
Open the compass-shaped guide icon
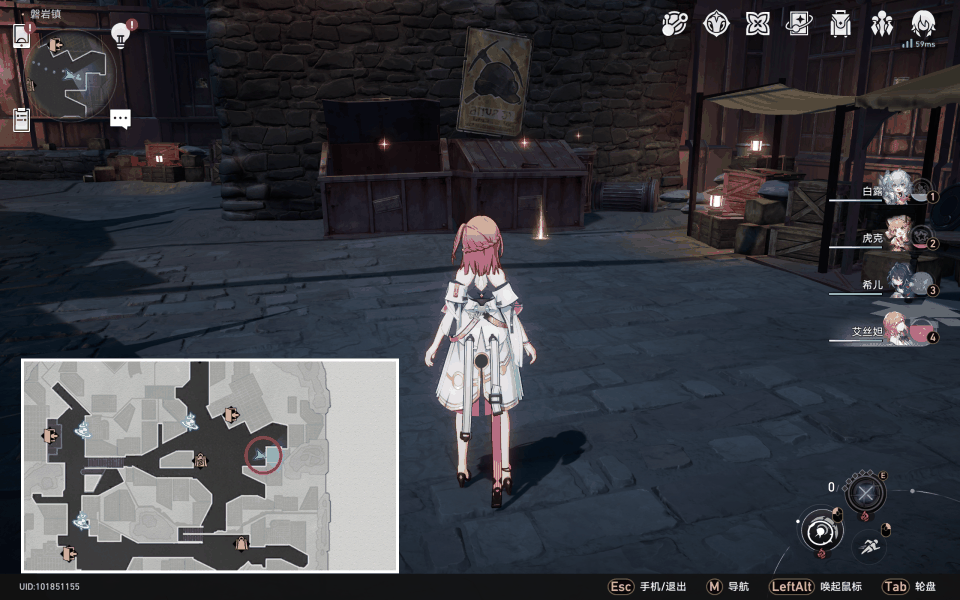tap(716, 24)
